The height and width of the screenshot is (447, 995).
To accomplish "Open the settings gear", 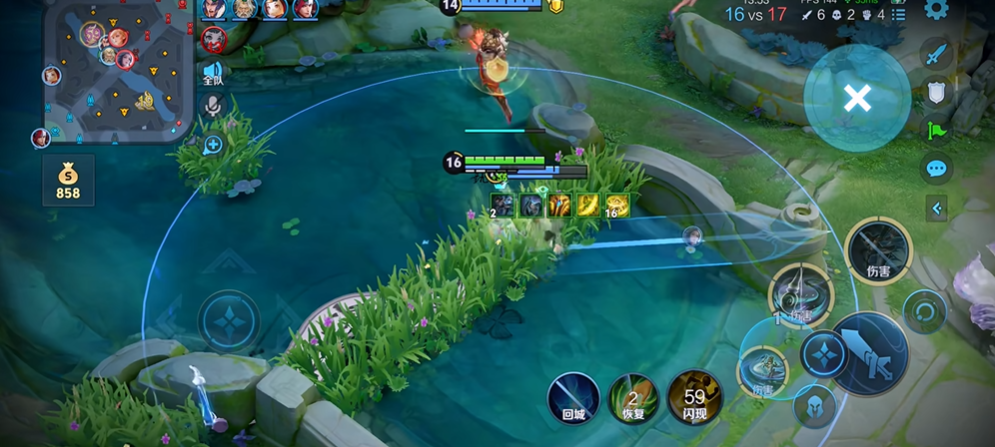I will click(936, 10).
